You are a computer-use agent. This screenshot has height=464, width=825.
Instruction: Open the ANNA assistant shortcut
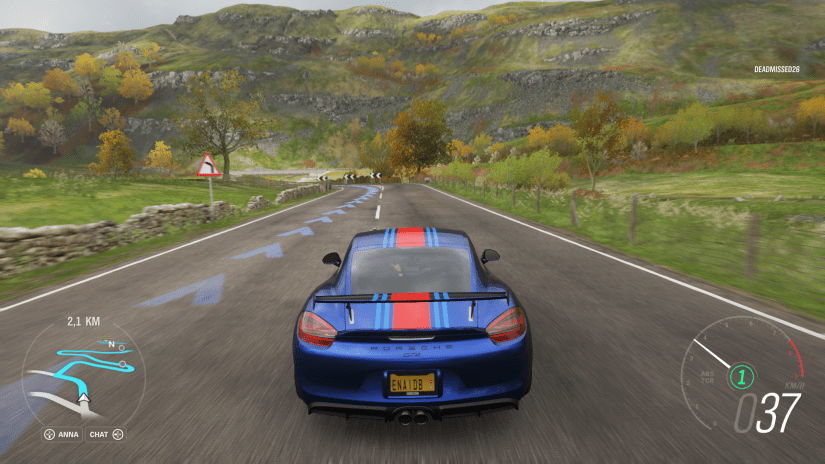(x=62, y=434)
